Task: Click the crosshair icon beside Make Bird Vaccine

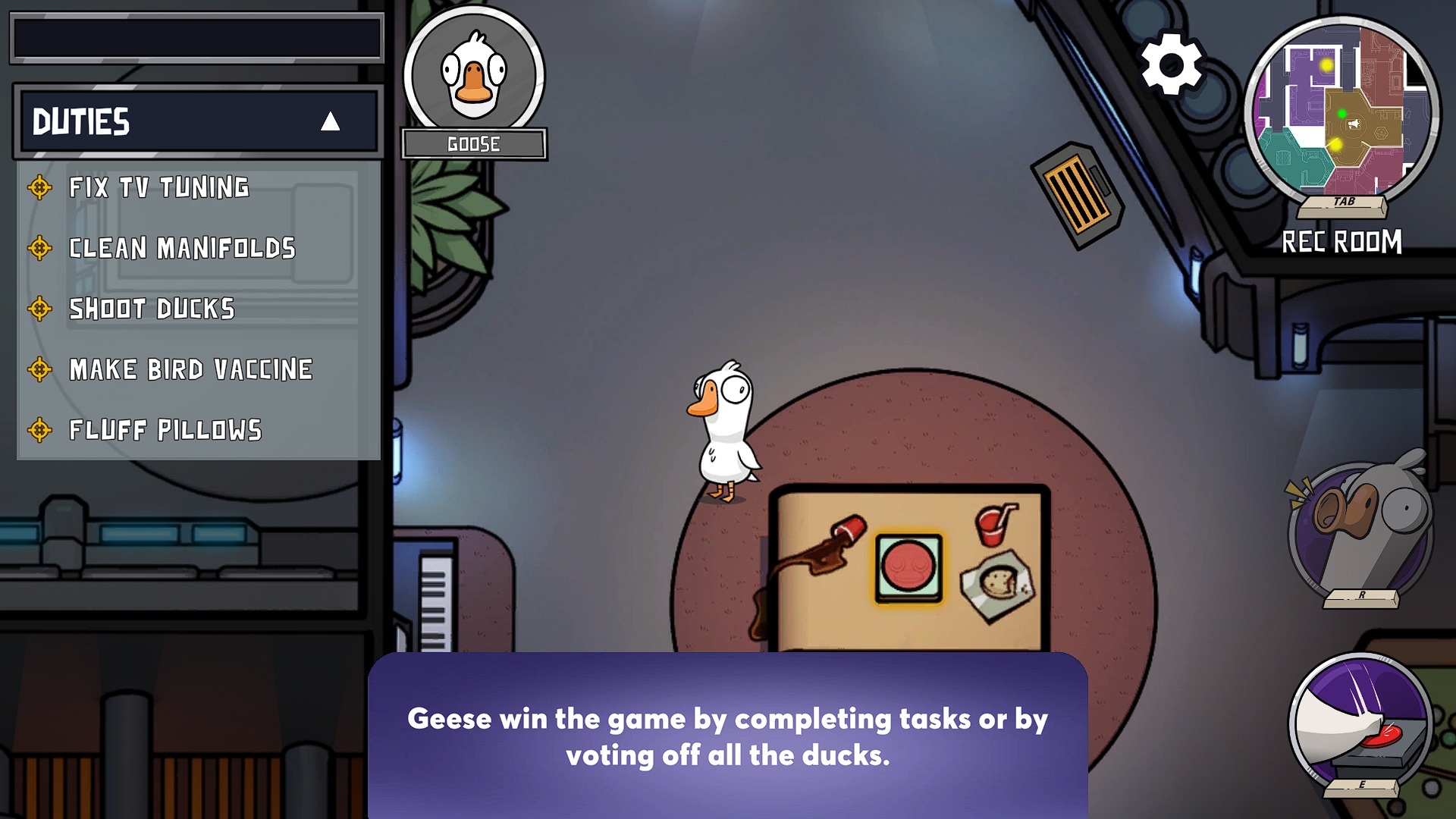Action: click(x=39, y=369)
